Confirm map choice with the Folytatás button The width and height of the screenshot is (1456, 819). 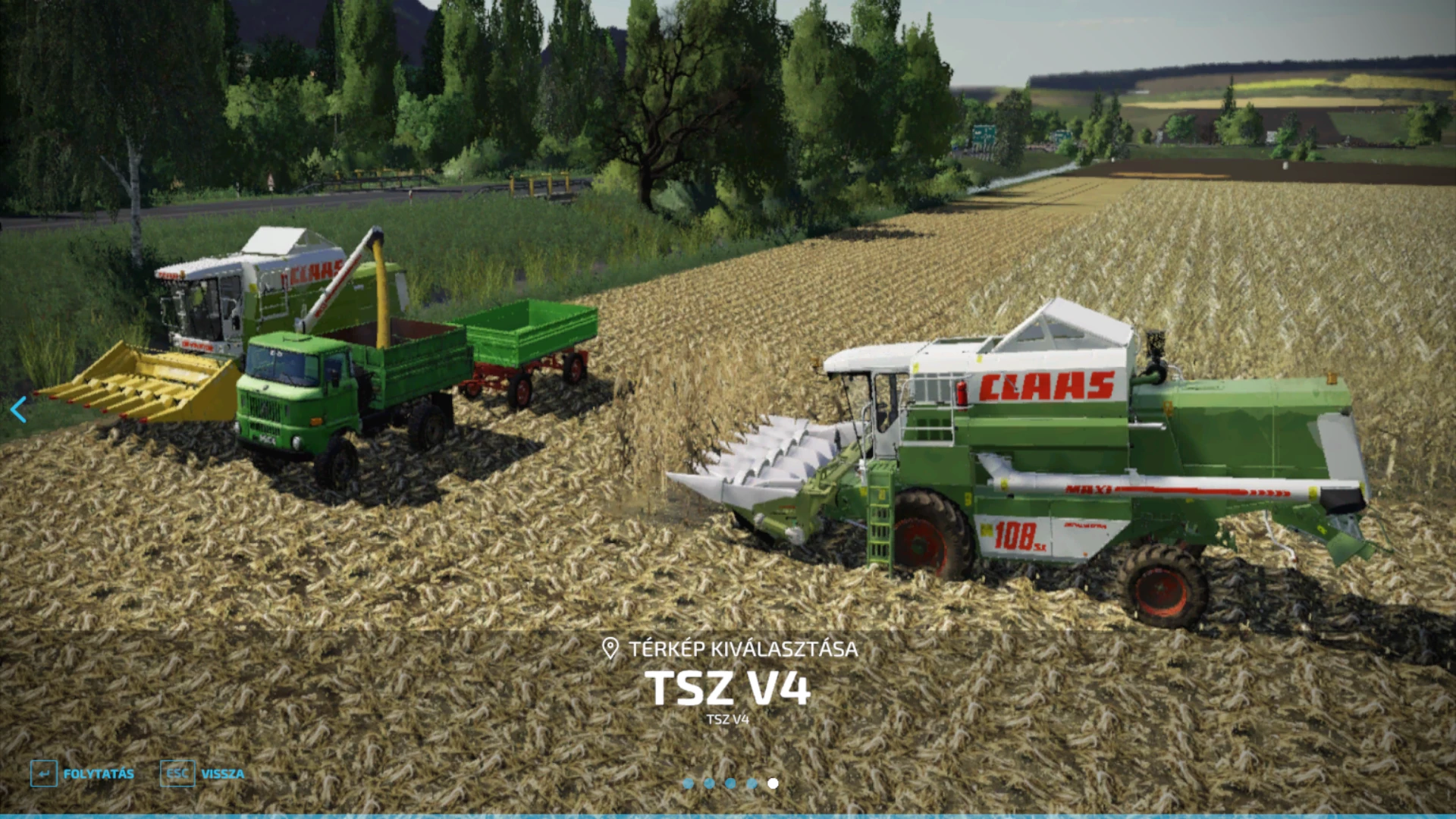click(x=83, y=773)
